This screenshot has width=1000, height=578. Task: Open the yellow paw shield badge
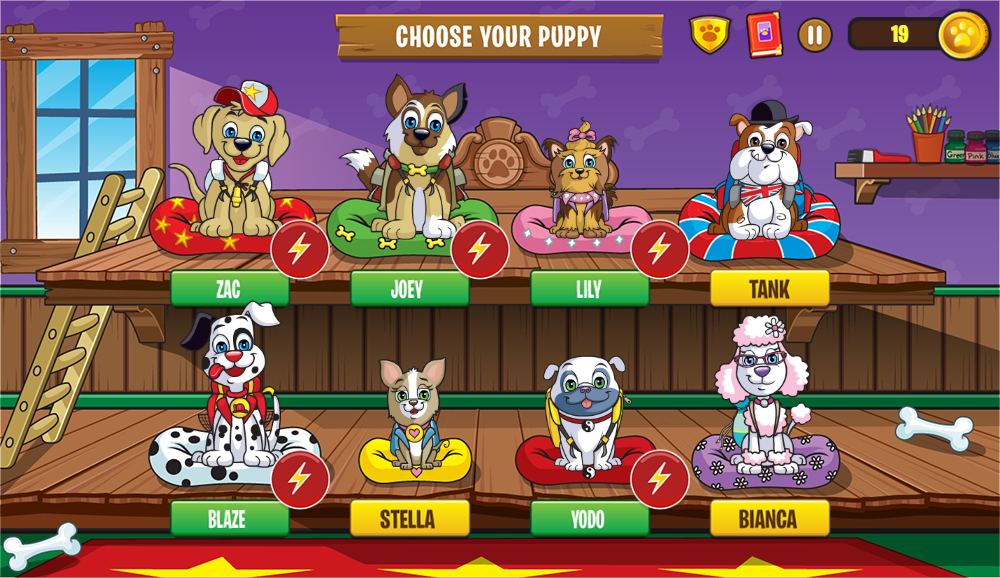pos(710,35)
